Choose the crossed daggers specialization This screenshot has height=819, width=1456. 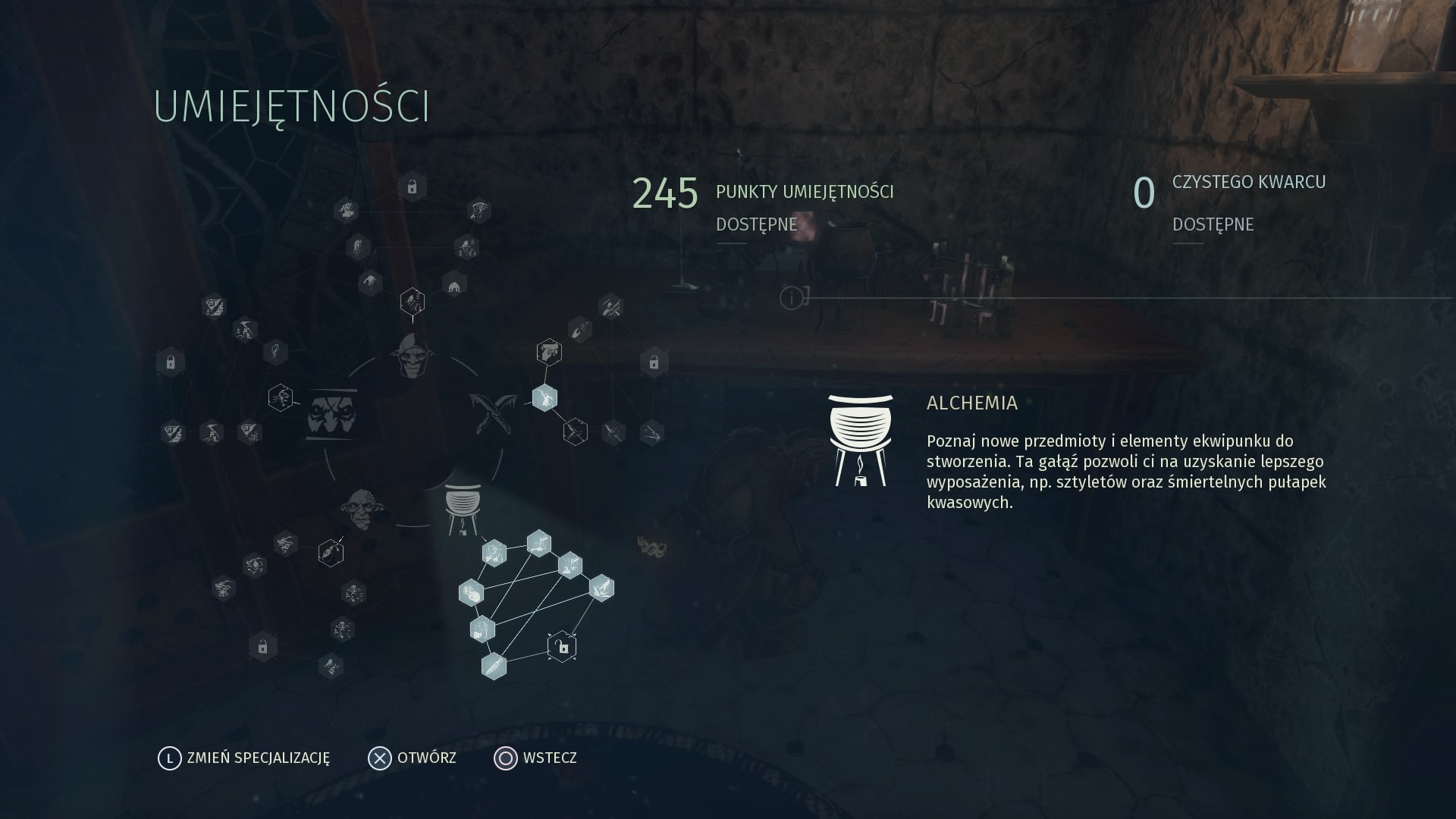point(493,412)
